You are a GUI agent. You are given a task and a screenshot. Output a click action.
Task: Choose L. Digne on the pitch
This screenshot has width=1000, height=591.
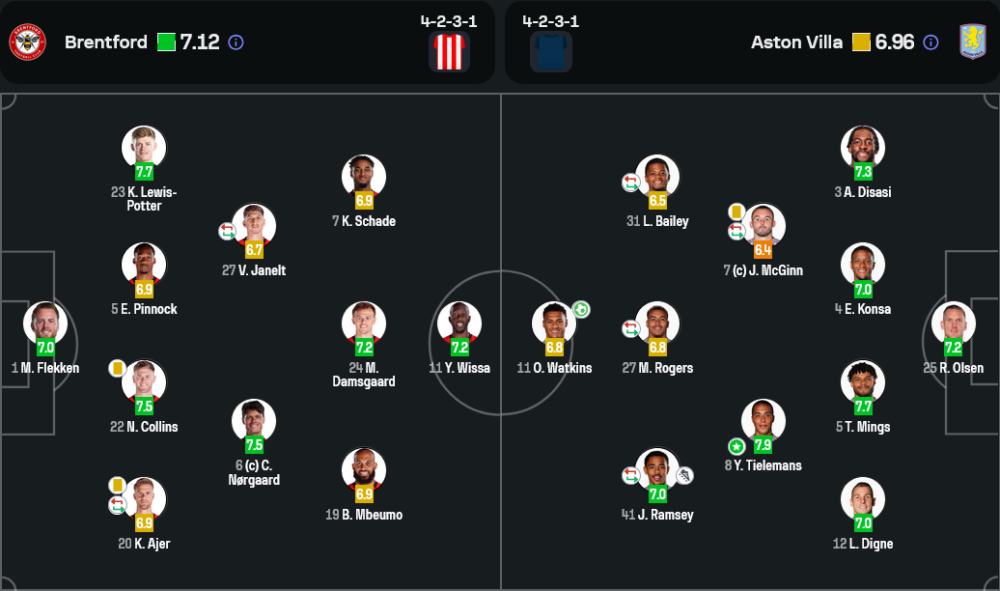pos(863,500)
